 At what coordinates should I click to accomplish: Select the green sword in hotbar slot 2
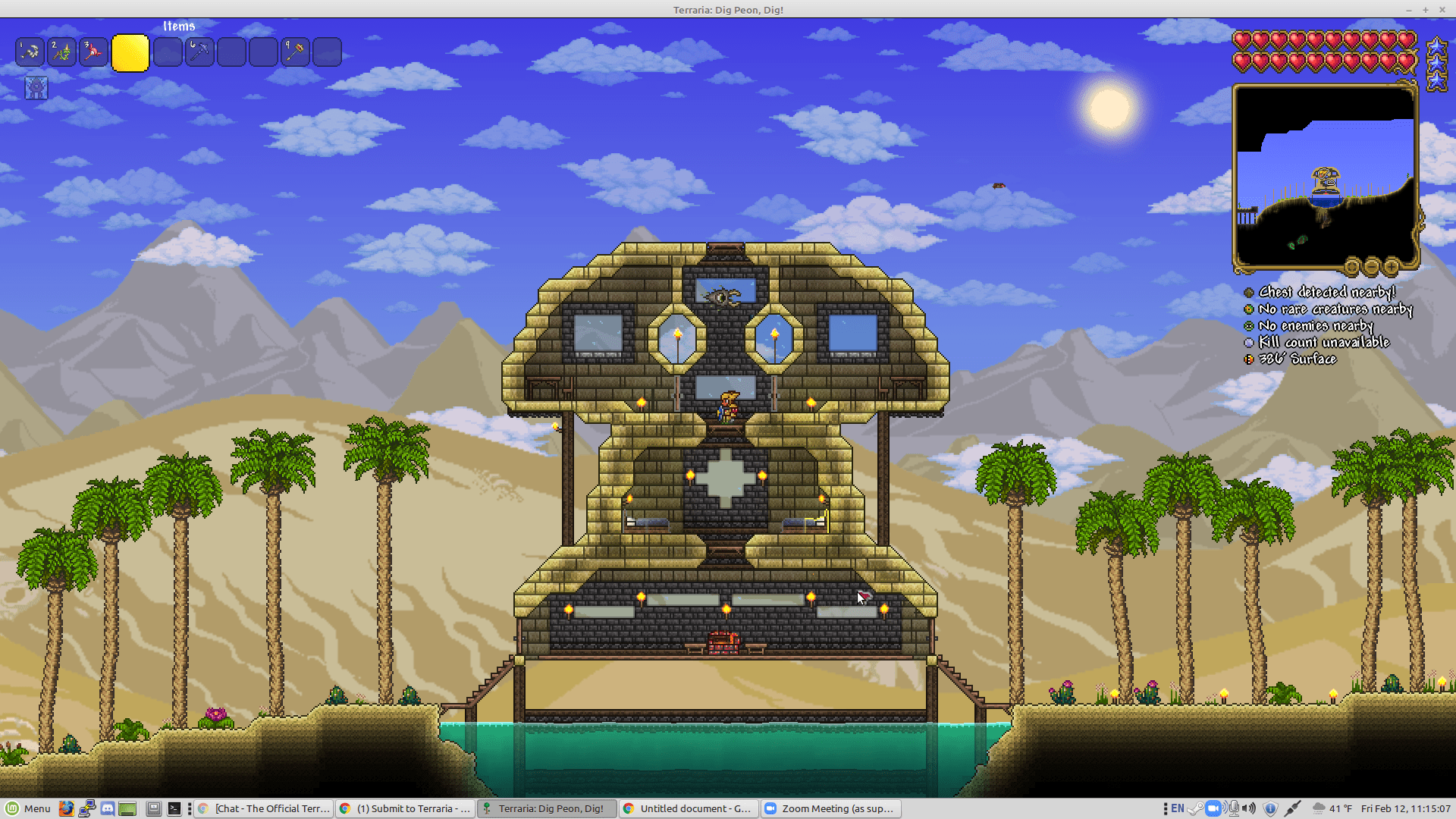pyautogui.click(x=61, y=51)
